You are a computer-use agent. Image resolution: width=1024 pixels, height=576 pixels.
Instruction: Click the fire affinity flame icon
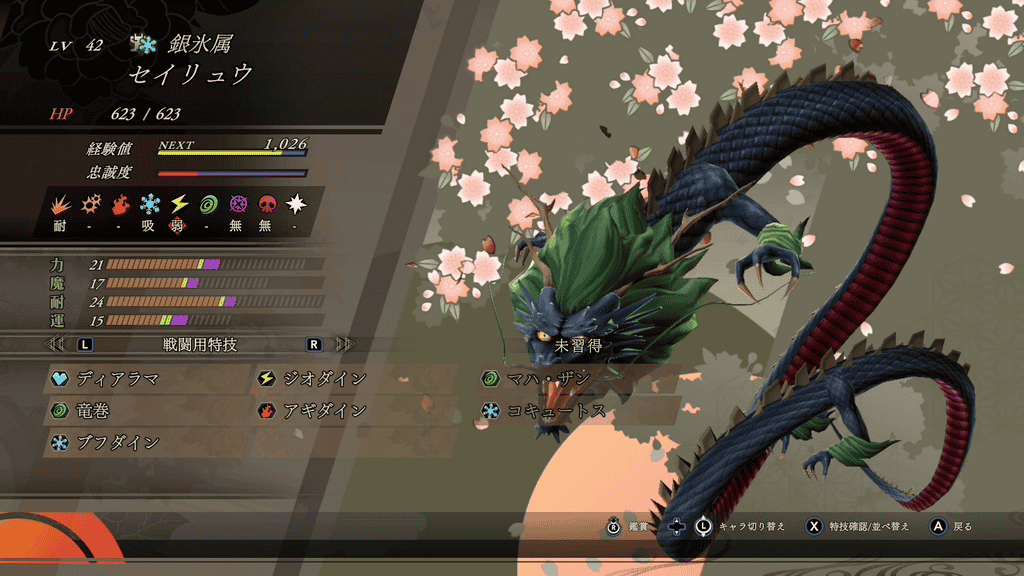pyautogui.click(x=120, y=204)
